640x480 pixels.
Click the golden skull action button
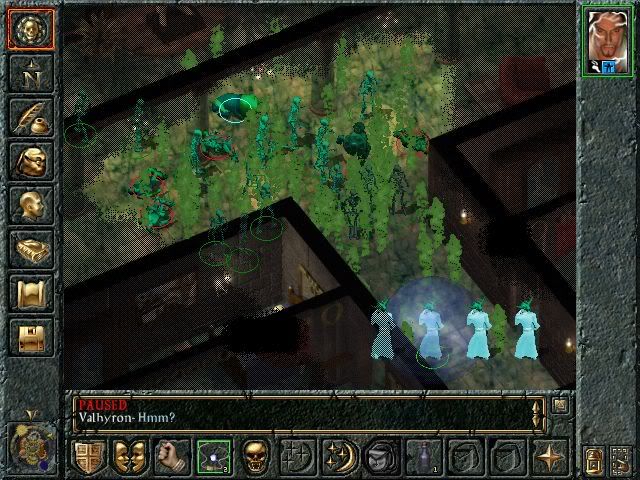pyautogui.click(x=254, y=456)
